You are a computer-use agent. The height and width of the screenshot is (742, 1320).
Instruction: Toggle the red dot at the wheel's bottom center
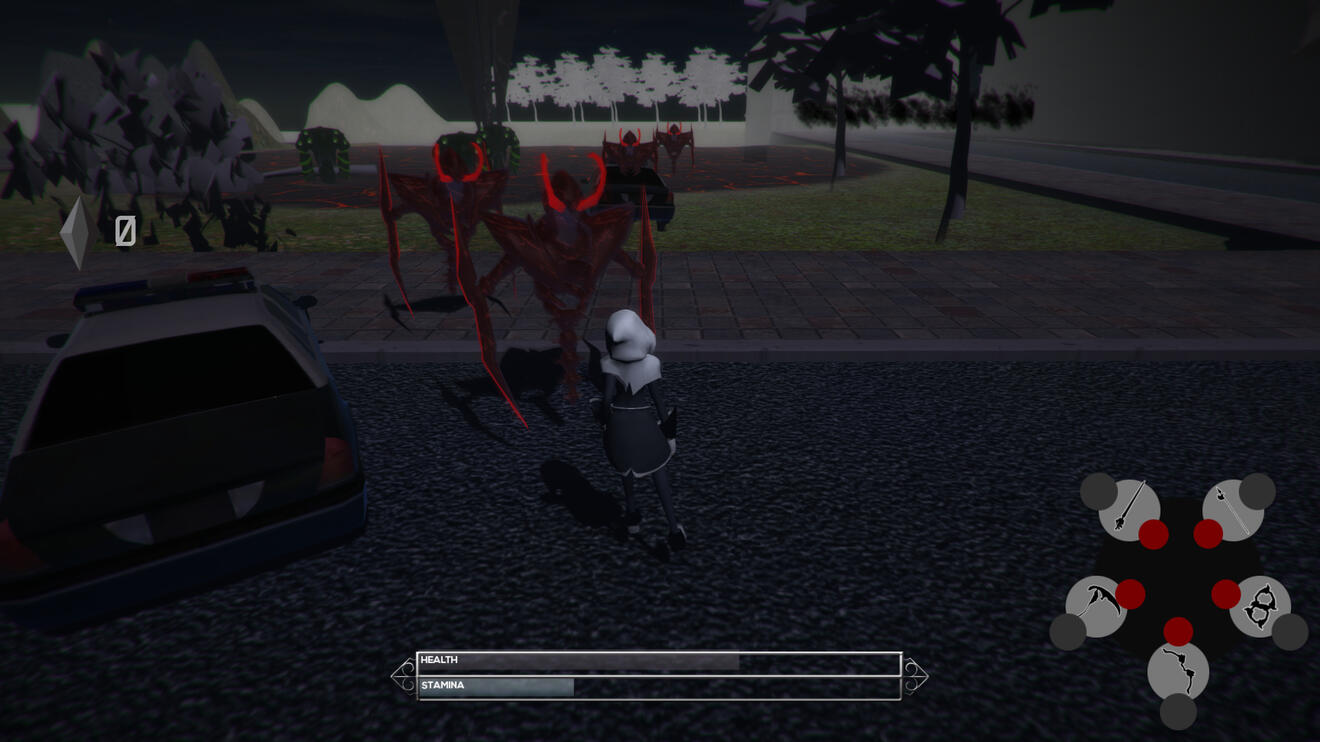click(1178, 631)
